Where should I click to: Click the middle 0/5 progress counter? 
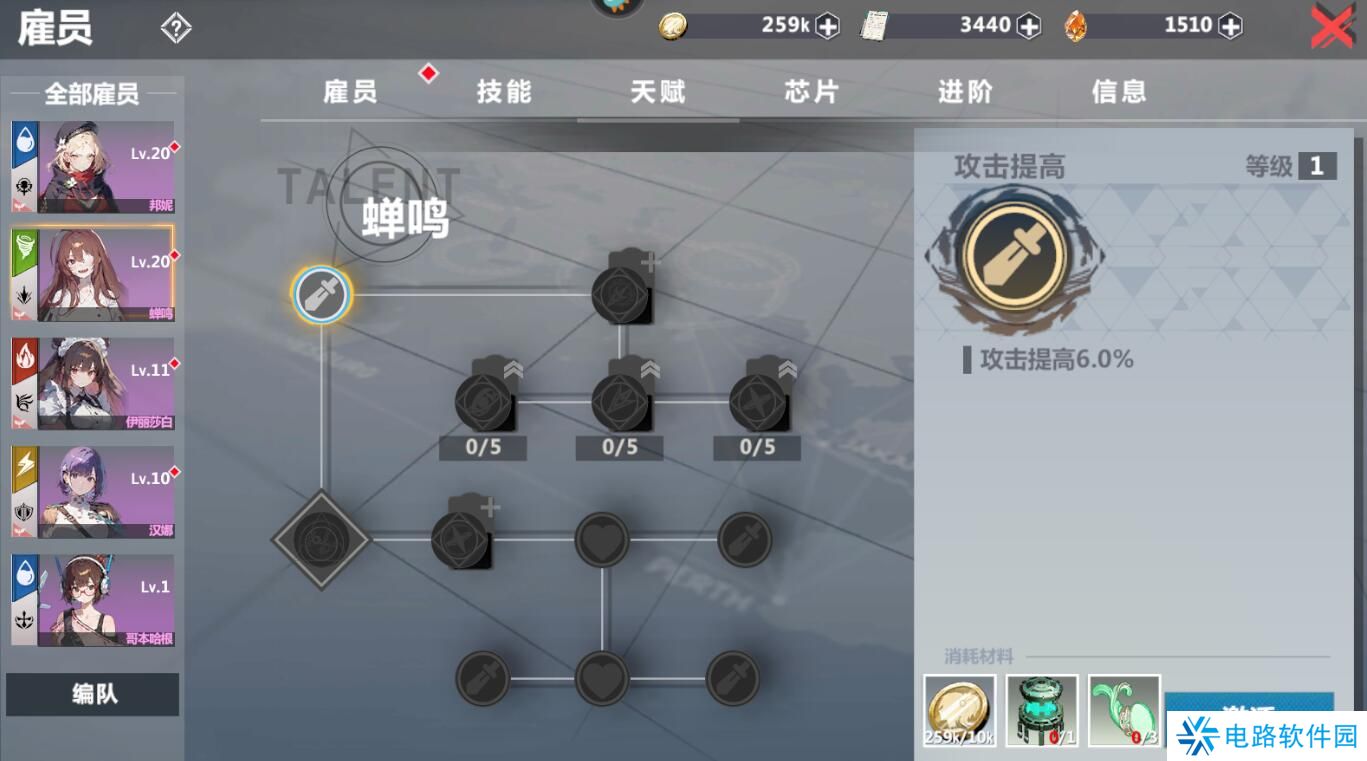618,447
